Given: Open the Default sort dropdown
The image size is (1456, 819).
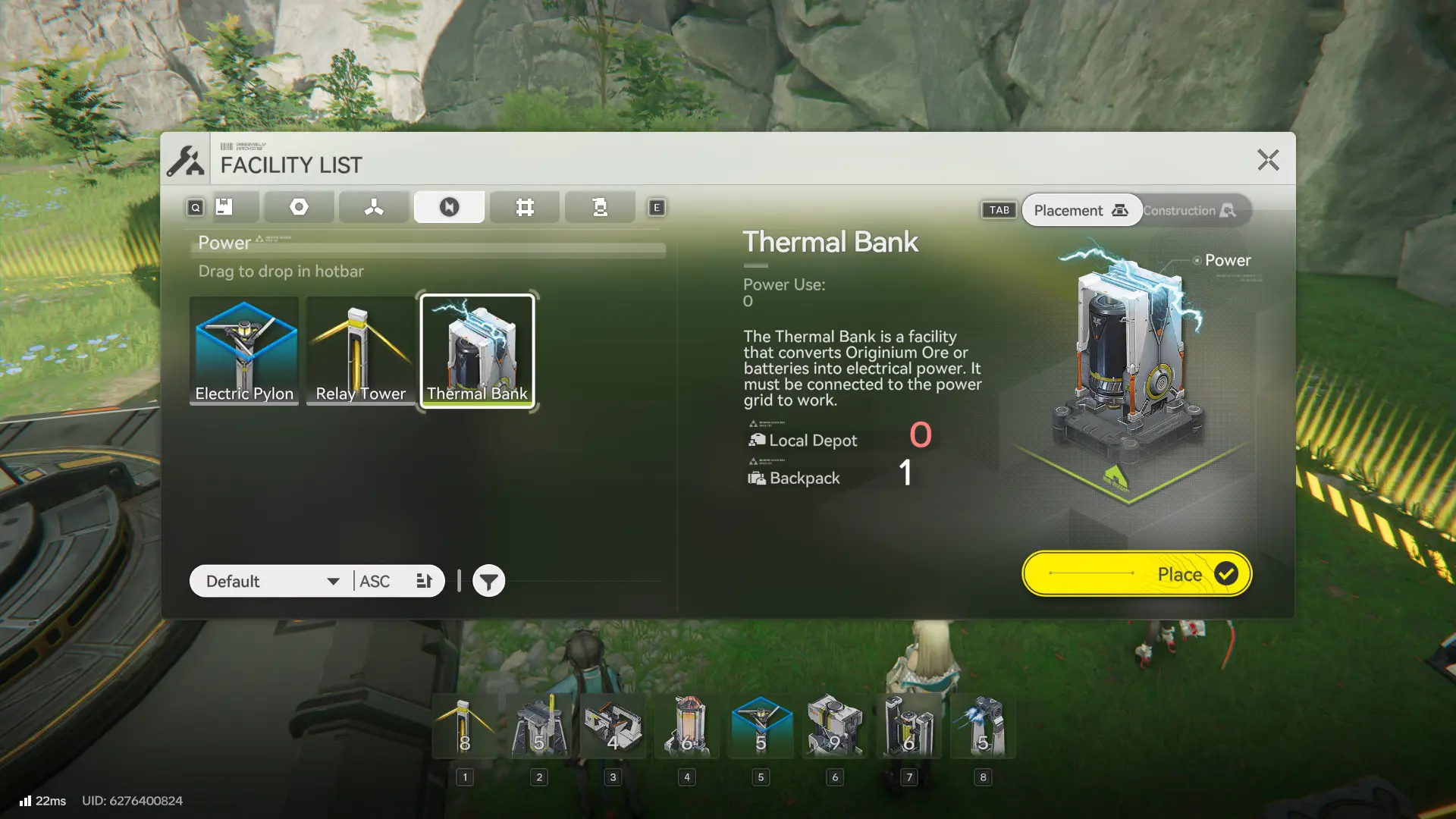Looking at the screenshot, I should [271, 582].
